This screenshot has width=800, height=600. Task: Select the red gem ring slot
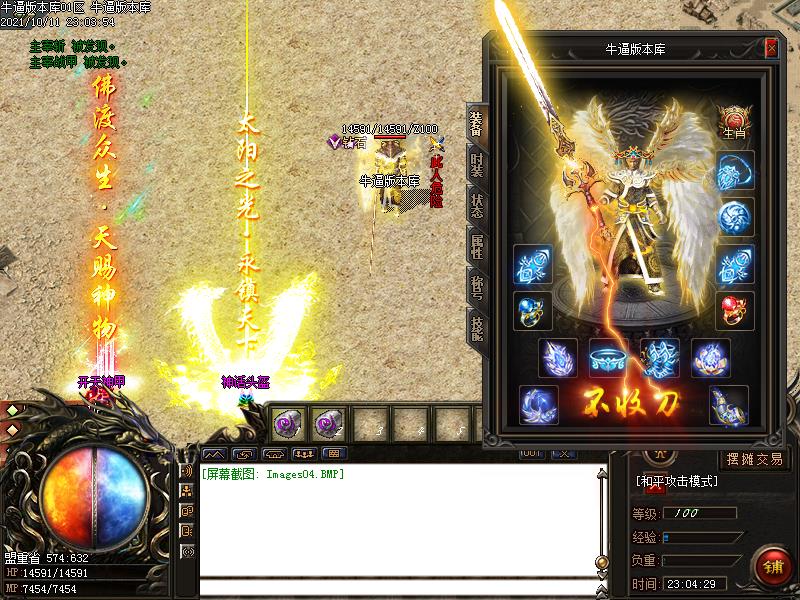click(x=735, y=310)
